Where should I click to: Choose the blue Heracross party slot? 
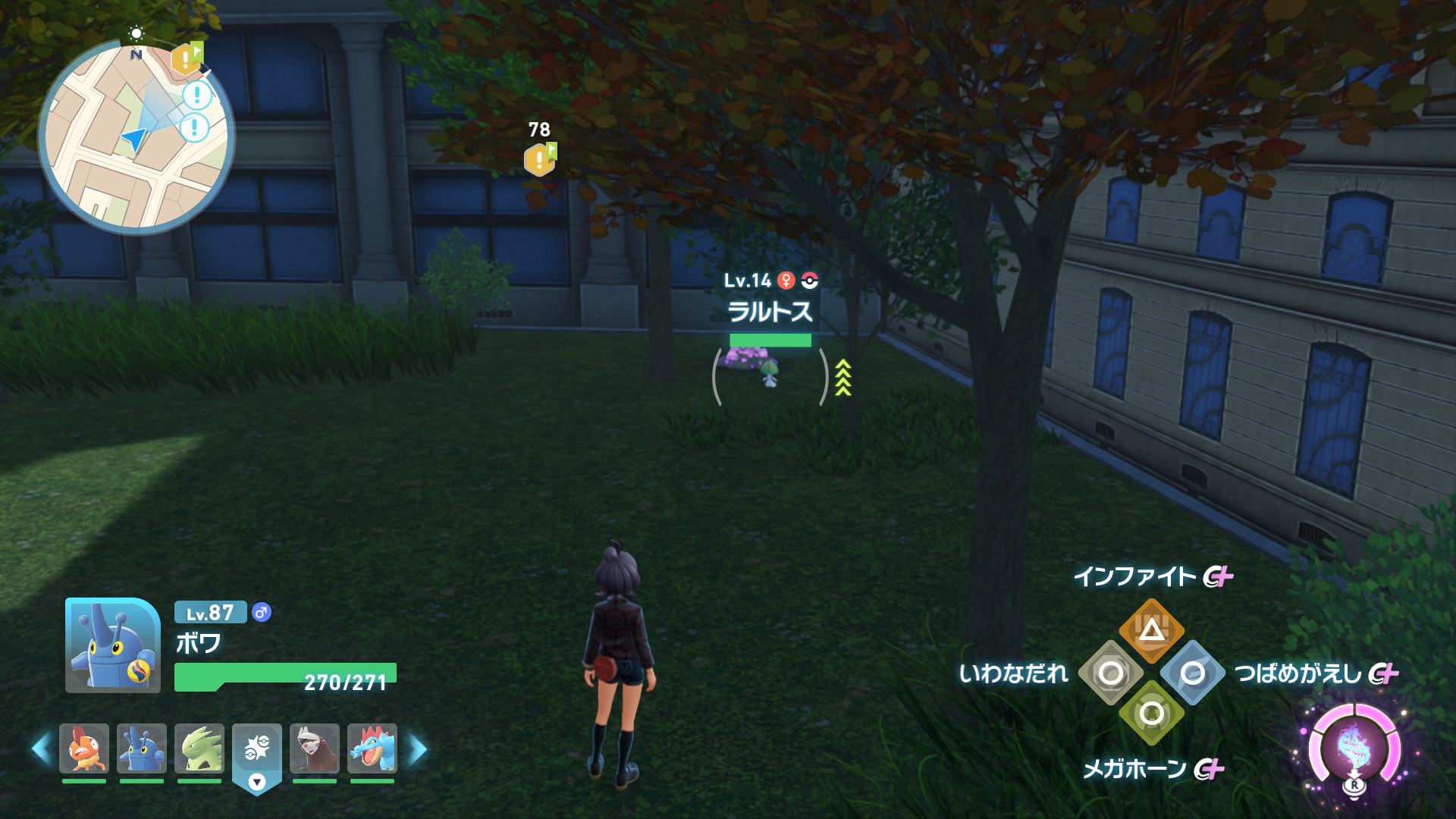pyautogui.click(x=142, y=748)
